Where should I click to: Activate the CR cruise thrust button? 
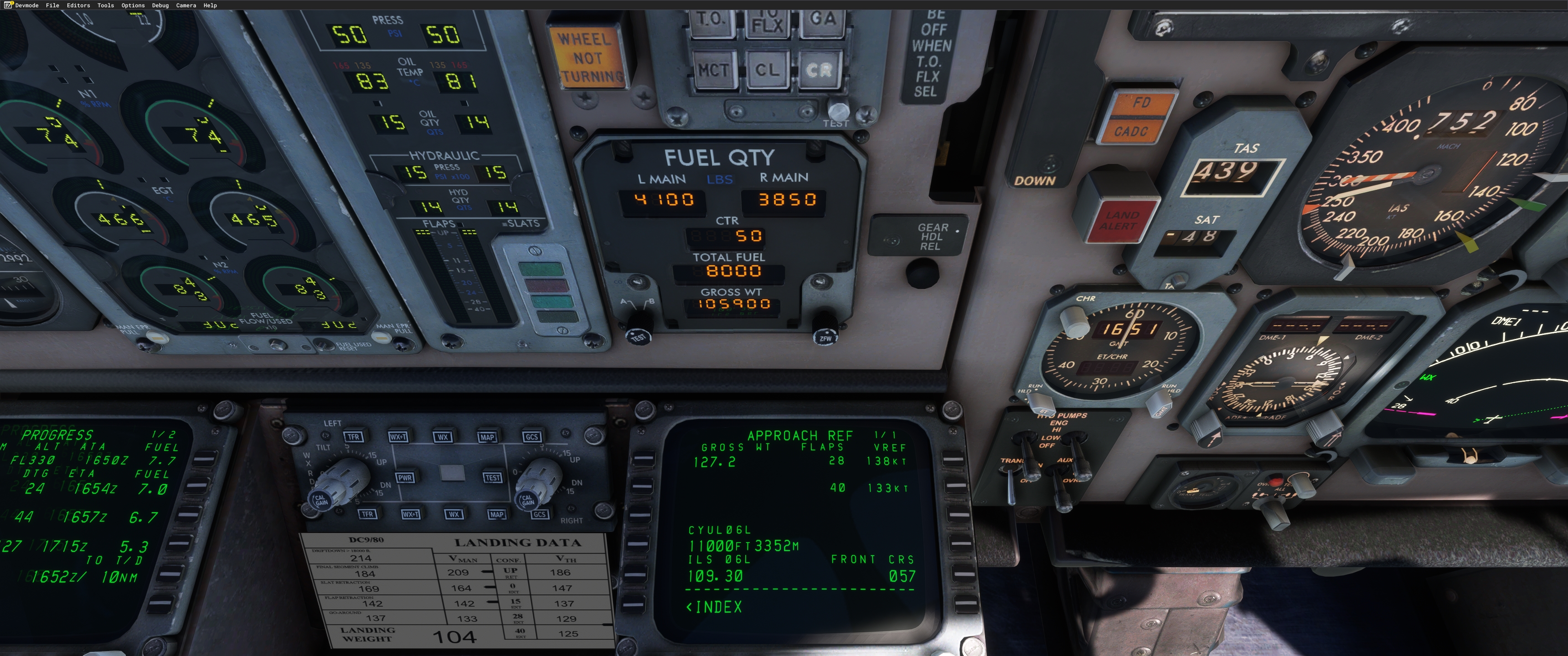pos(819,71)
